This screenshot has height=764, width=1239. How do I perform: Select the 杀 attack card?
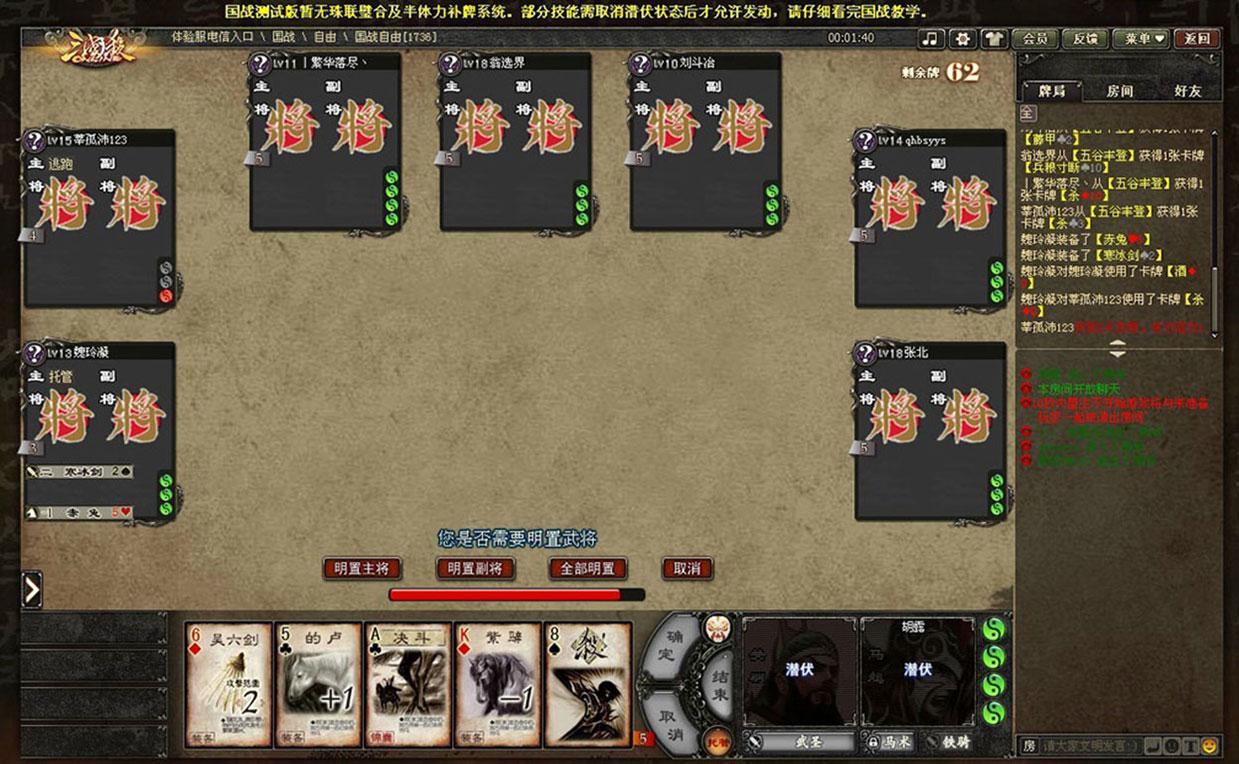pyautogui.click(x=588, y=685)
